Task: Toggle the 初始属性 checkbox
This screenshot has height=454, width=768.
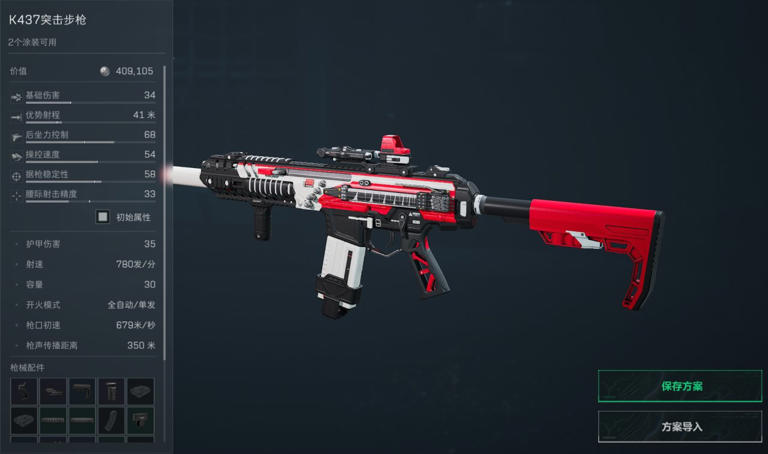Action: pyautogui.click(x=102, y=216)
